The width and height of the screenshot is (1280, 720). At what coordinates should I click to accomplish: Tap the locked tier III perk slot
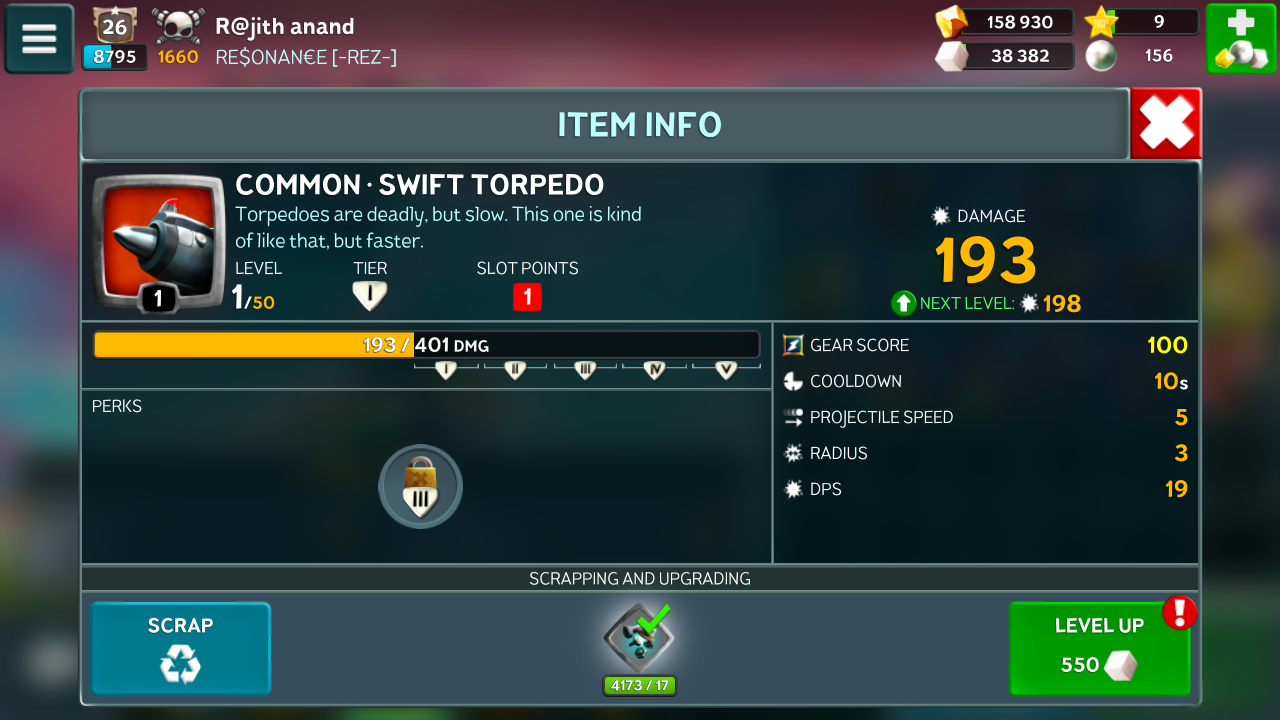(420, 486)
